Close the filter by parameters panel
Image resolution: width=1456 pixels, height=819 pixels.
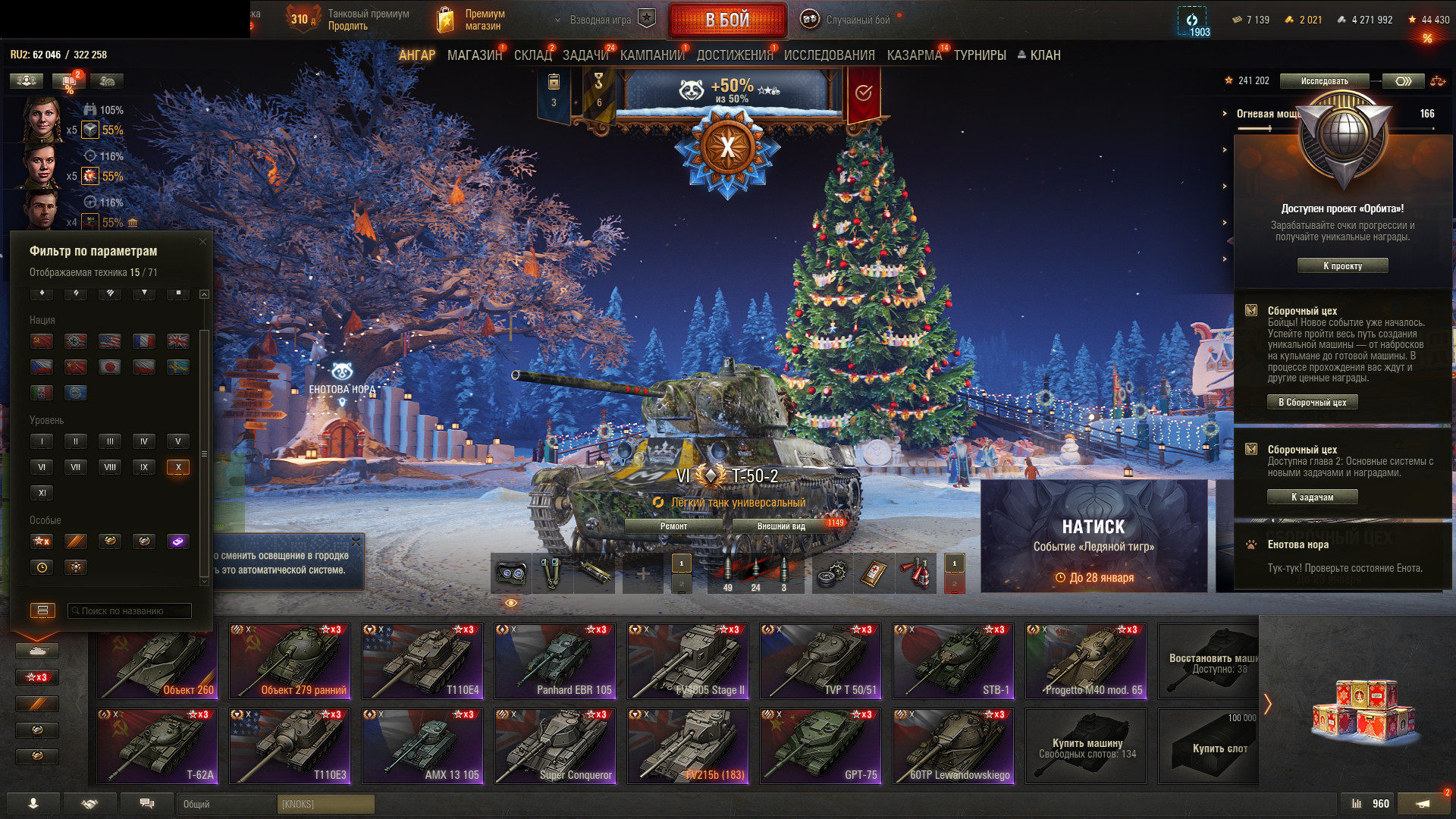[202, 242]
